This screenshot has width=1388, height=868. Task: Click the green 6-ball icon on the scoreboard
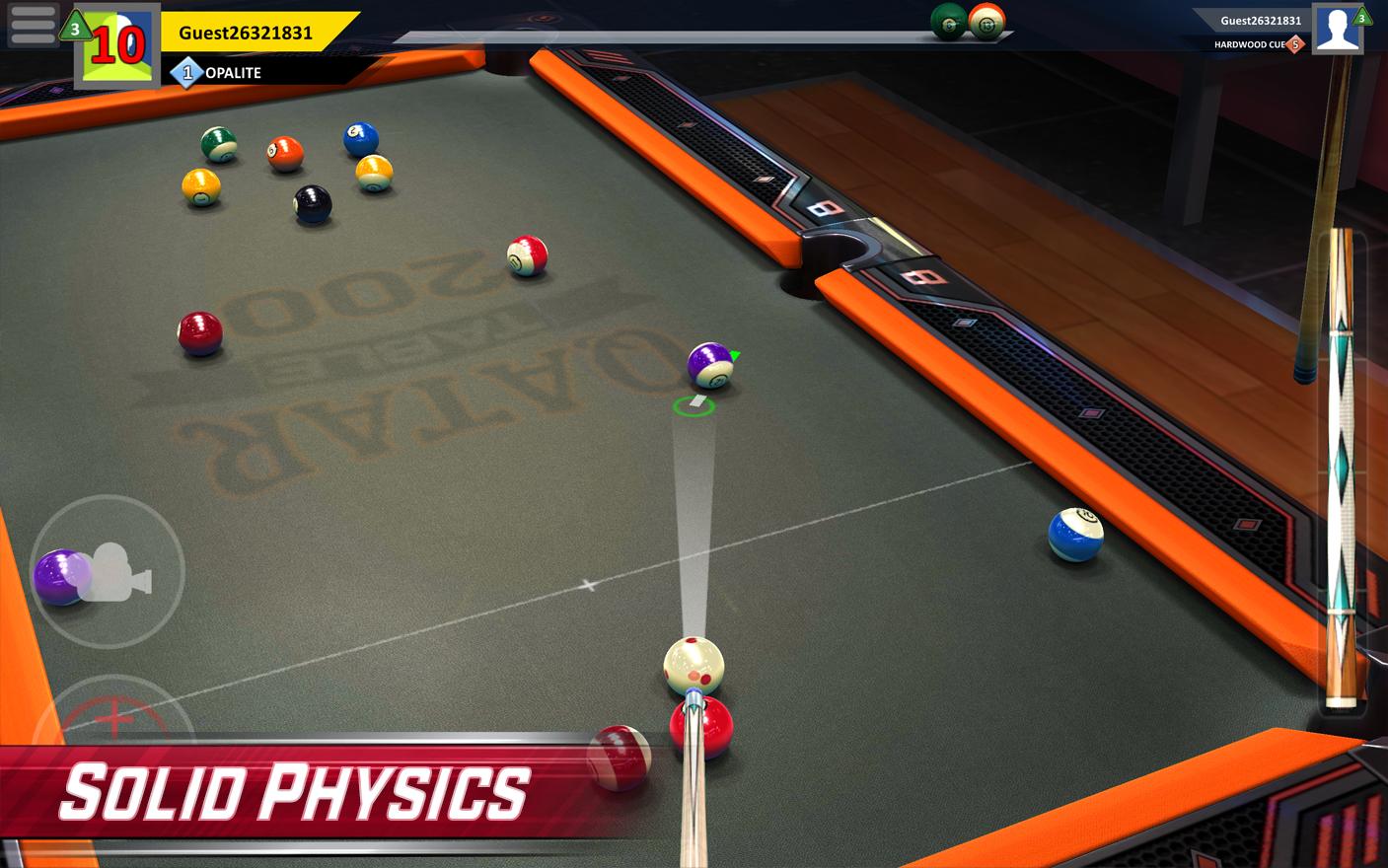(948, 22)
